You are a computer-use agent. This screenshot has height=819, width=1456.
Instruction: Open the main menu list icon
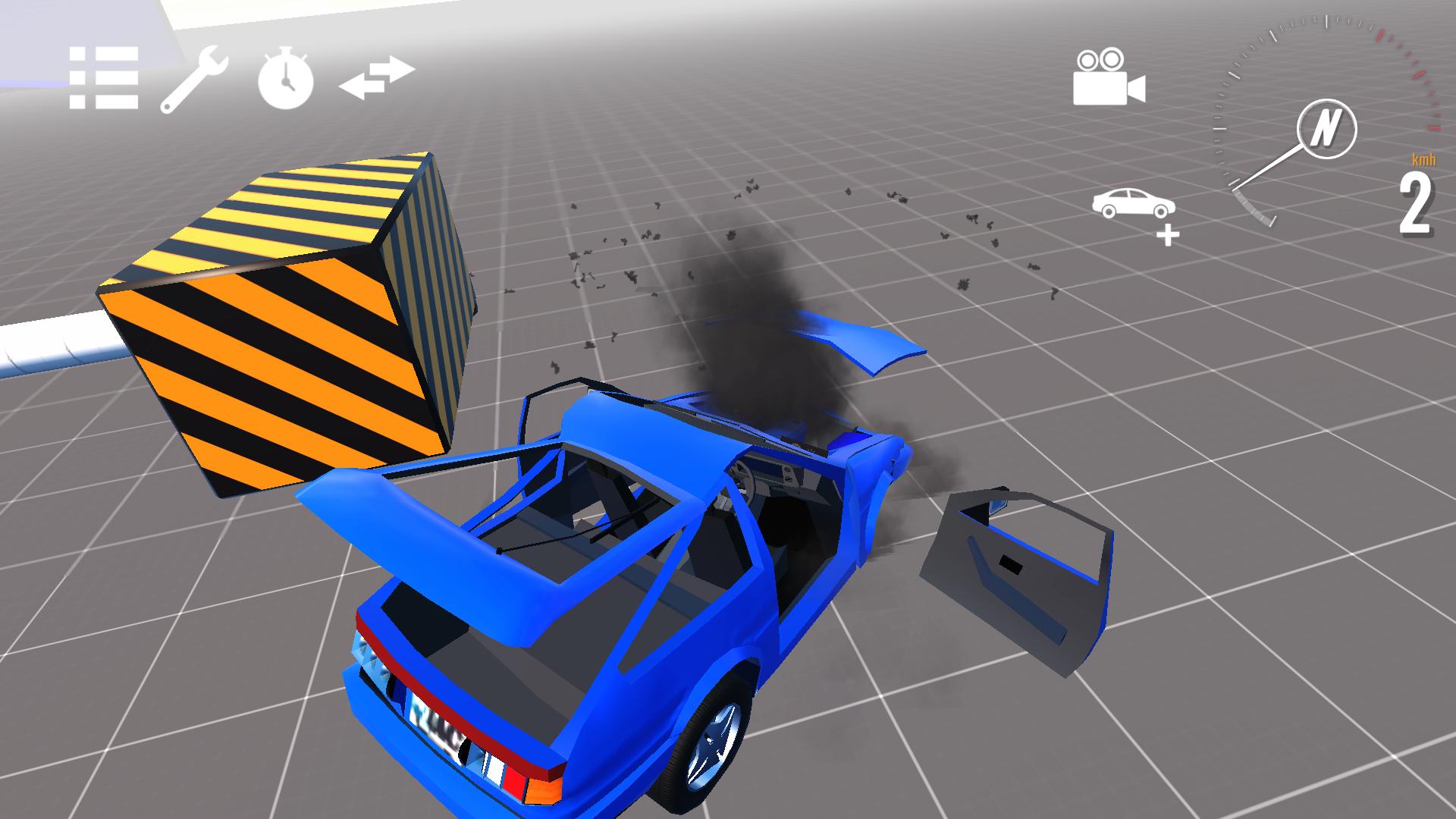[102, 78]
